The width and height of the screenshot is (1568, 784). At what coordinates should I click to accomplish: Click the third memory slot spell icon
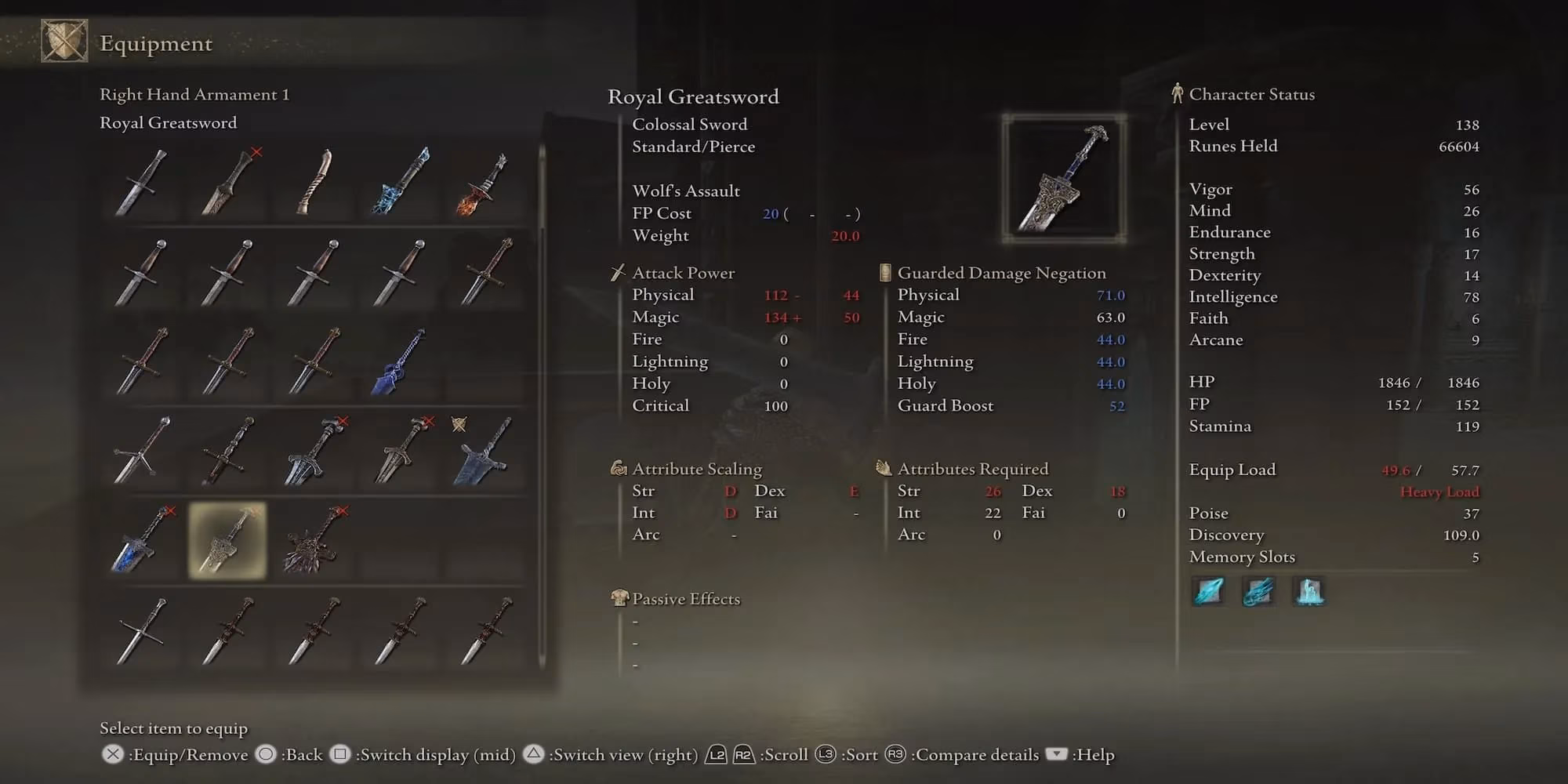point(1308,593)
